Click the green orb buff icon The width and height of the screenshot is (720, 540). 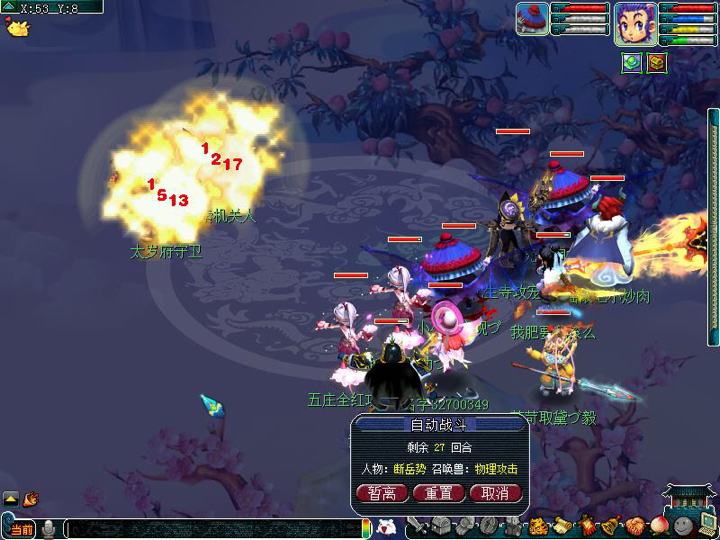[631, 63]
